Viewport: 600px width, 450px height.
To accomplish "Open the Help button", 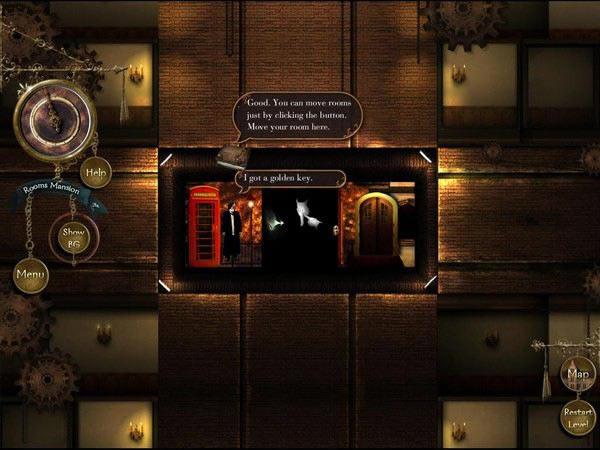I will point(96,172).
